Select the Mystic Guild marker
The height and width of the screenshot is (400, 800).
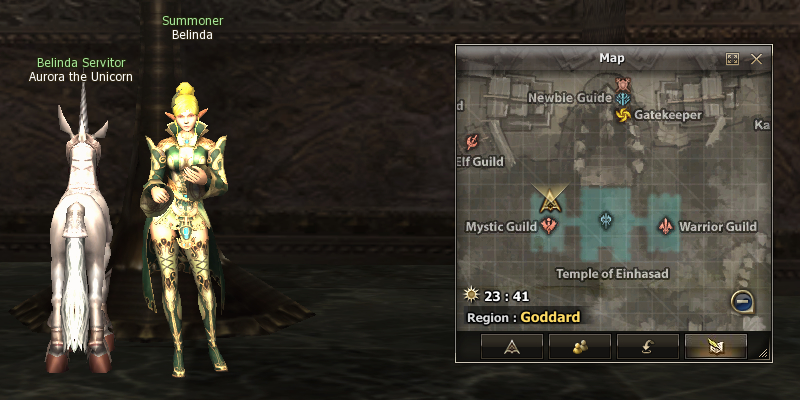[x=549, y=226]
